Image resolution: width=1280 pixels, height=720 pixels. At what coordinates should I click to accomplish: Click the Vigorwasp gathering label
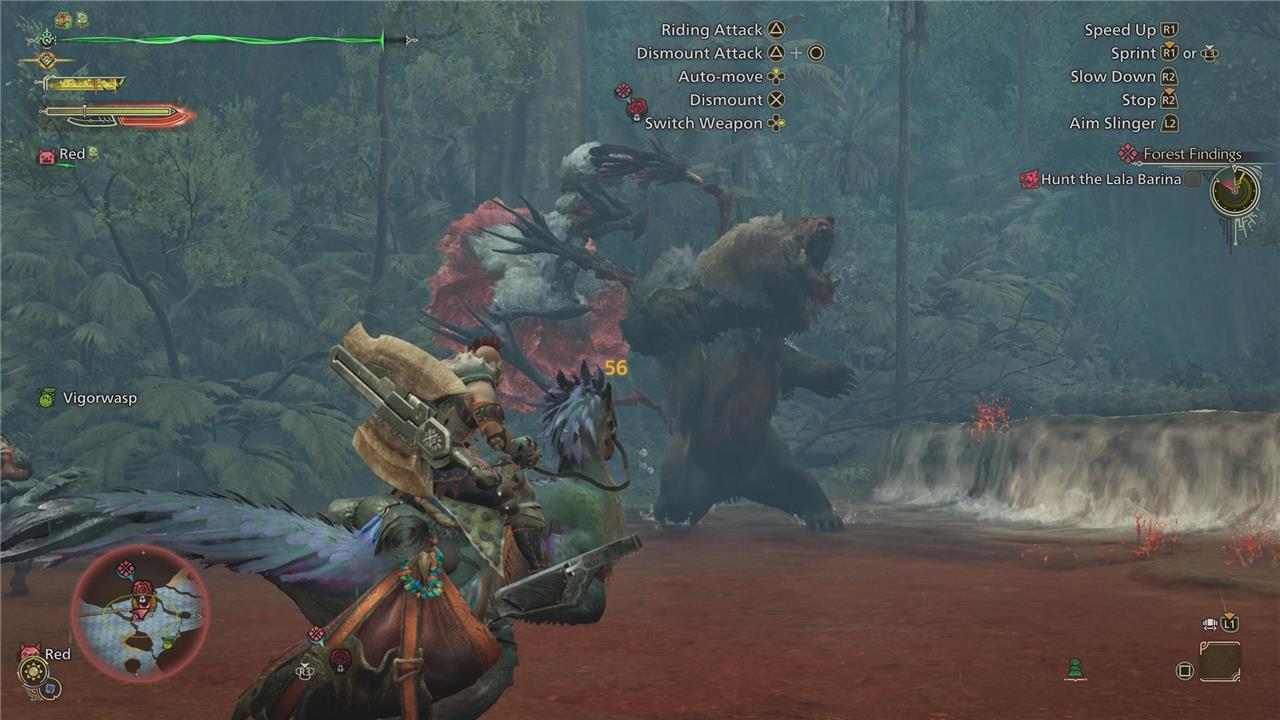[99, 398]
